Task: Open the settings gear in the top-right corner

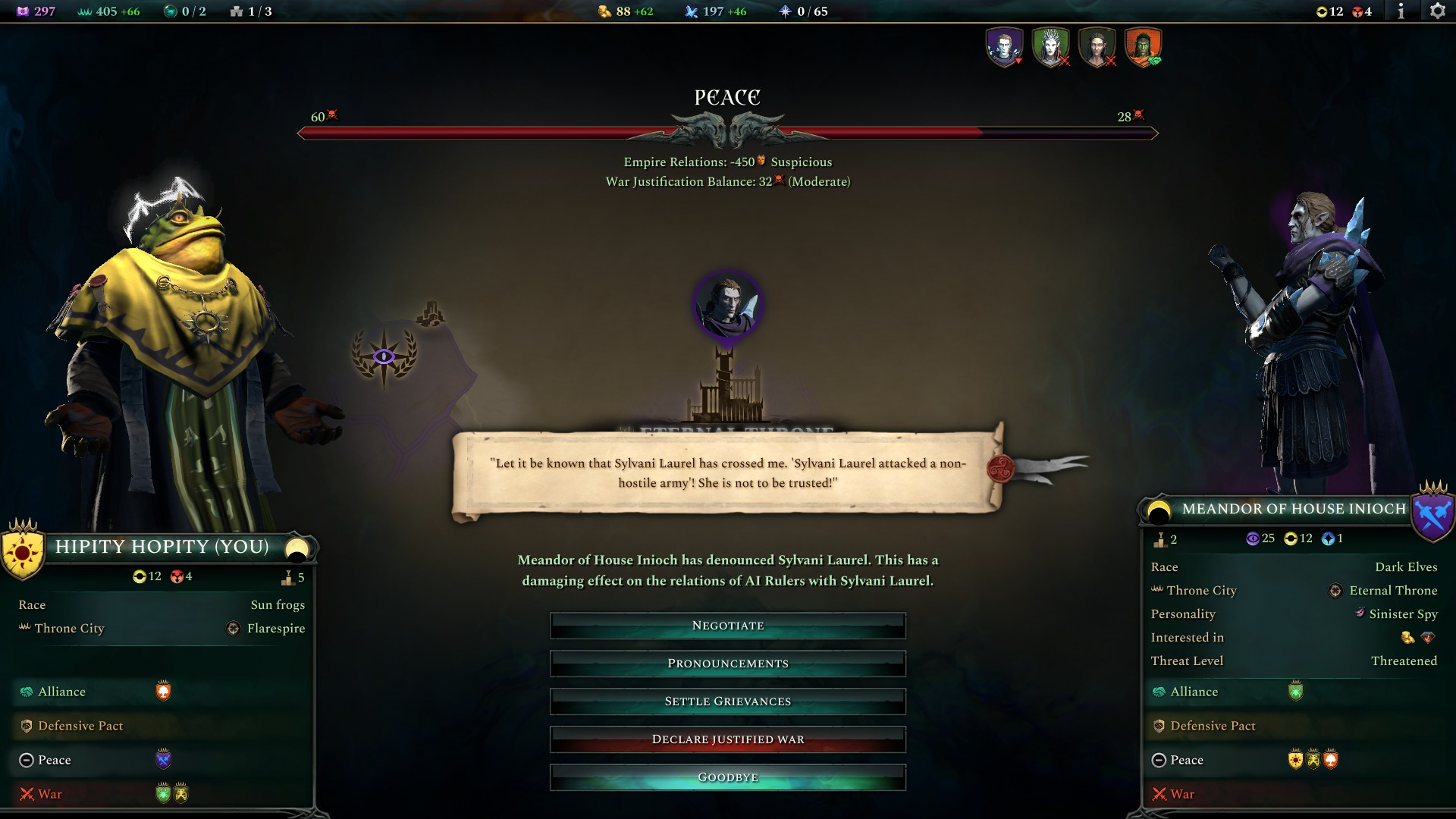Action: pyautogui.click(x=1438, y=11)
